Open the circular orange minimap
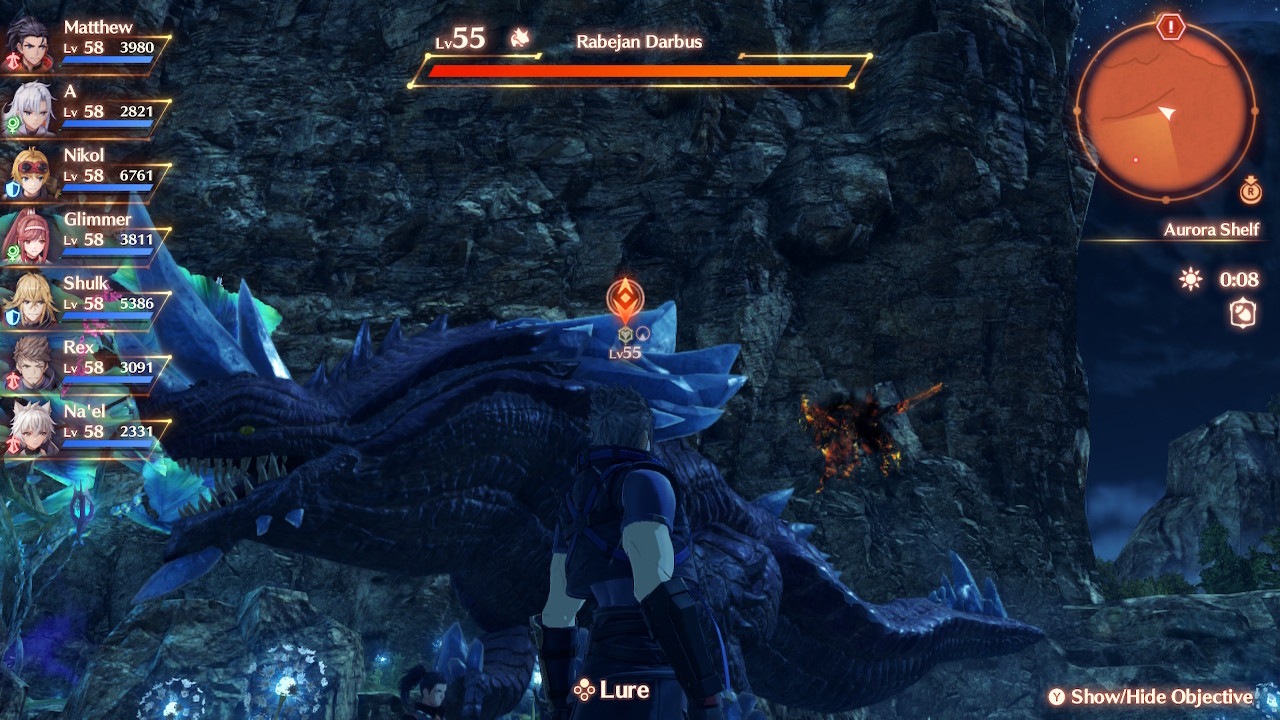 point(1165,110)
